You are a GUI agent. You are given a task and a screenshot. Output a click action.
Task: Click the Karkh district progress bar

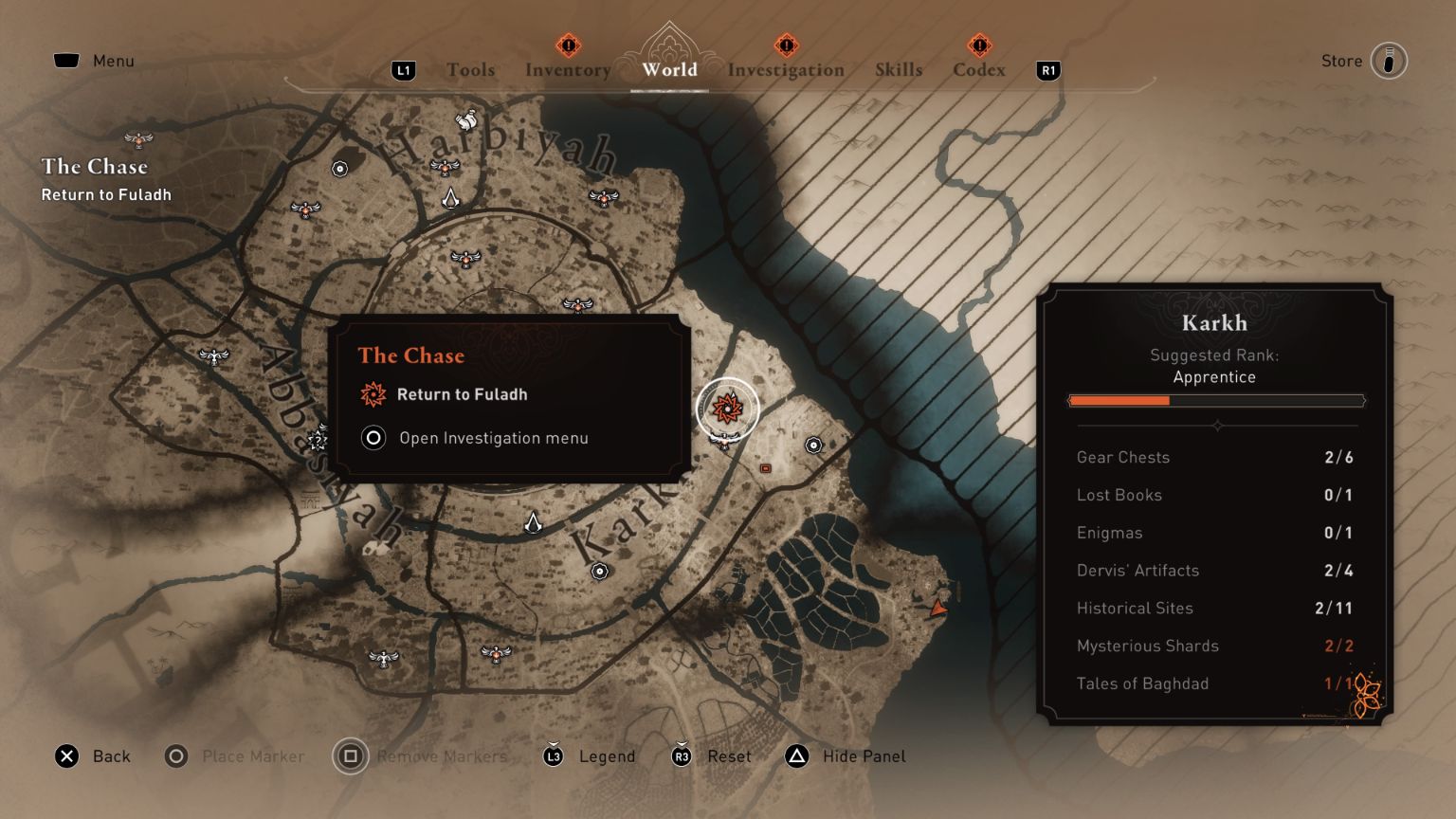(1216, 400)
